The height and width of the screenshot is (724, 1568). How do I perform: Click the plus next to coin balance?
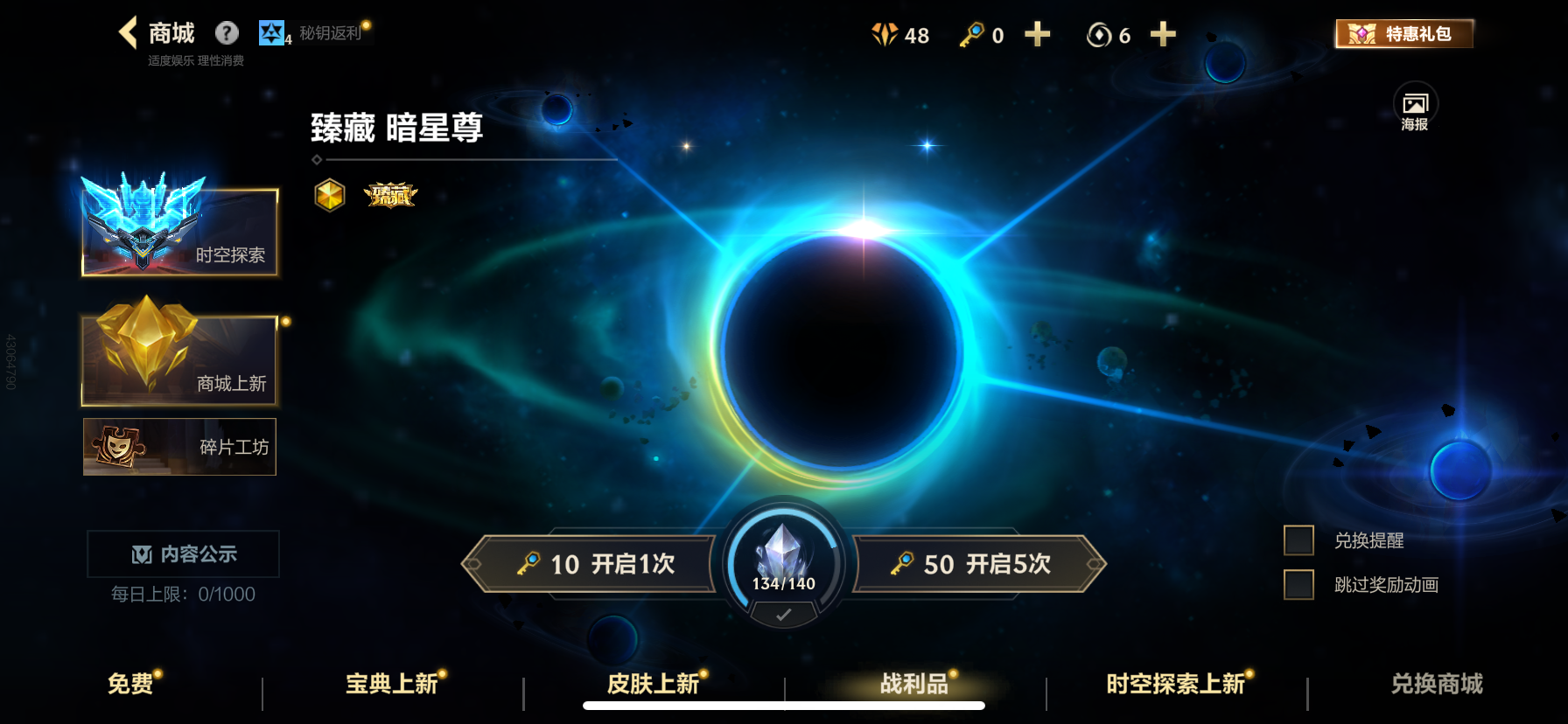click(x=1163, y=36)
